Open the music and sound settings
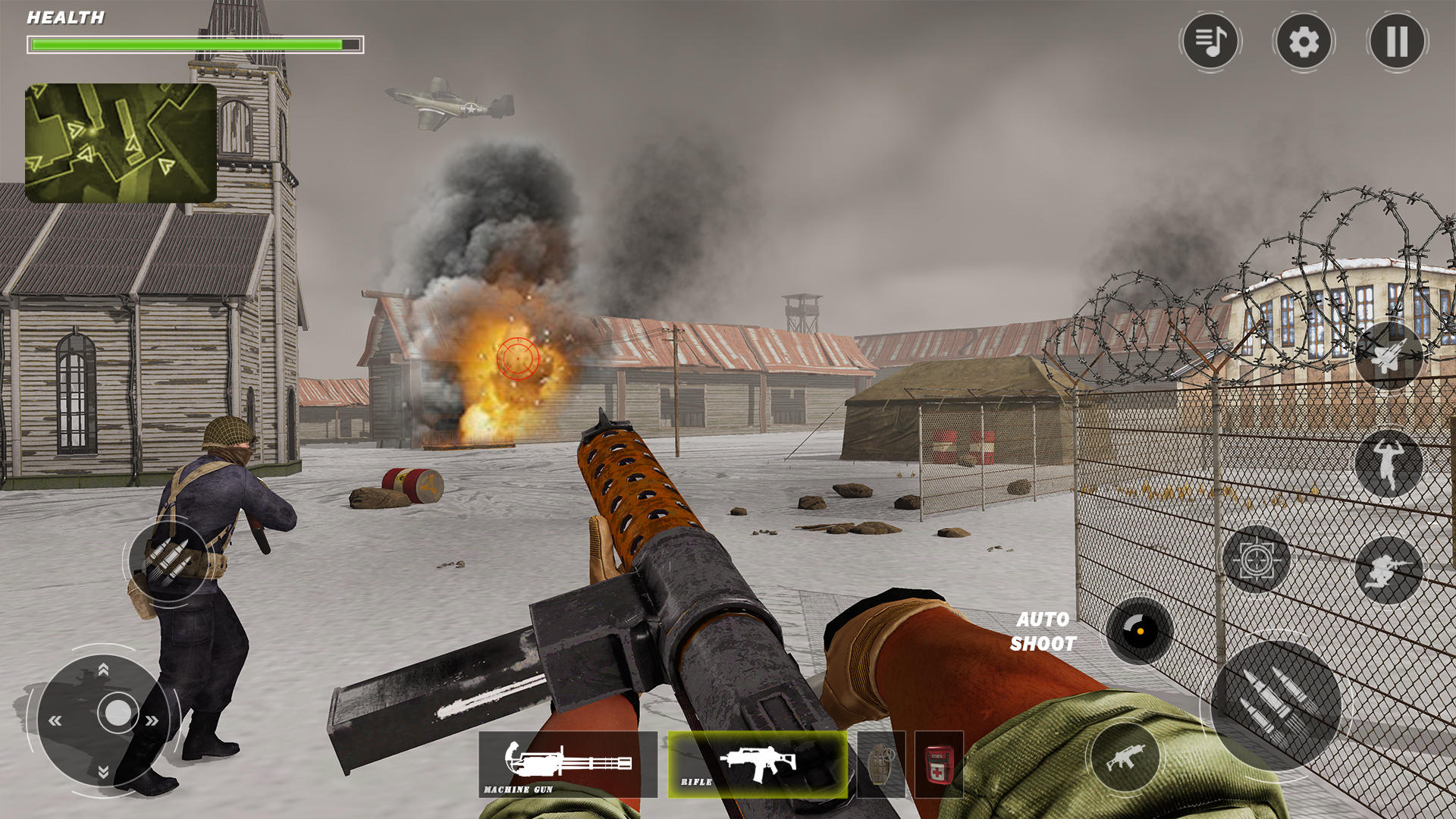The image size is (1456, 819). 1210,43
